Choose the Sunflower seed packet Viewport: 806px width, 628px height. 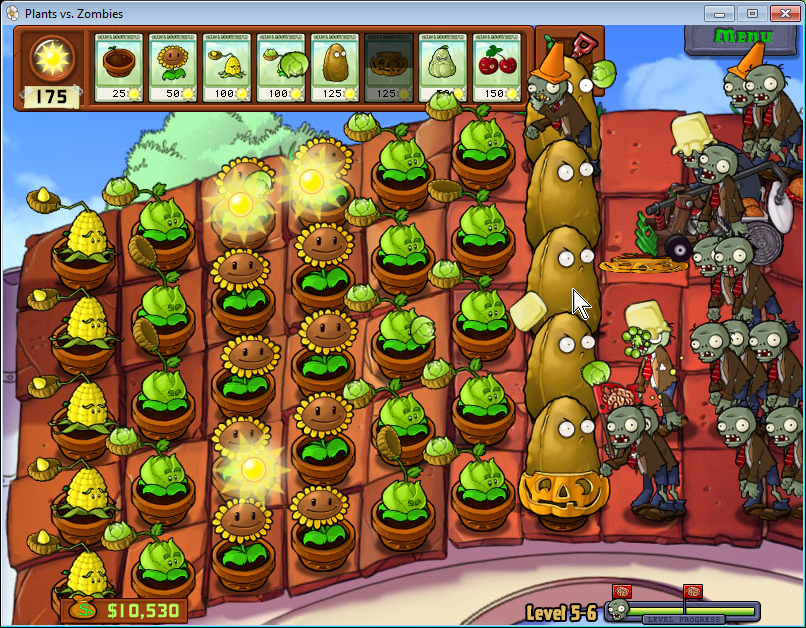click(174, 67)
